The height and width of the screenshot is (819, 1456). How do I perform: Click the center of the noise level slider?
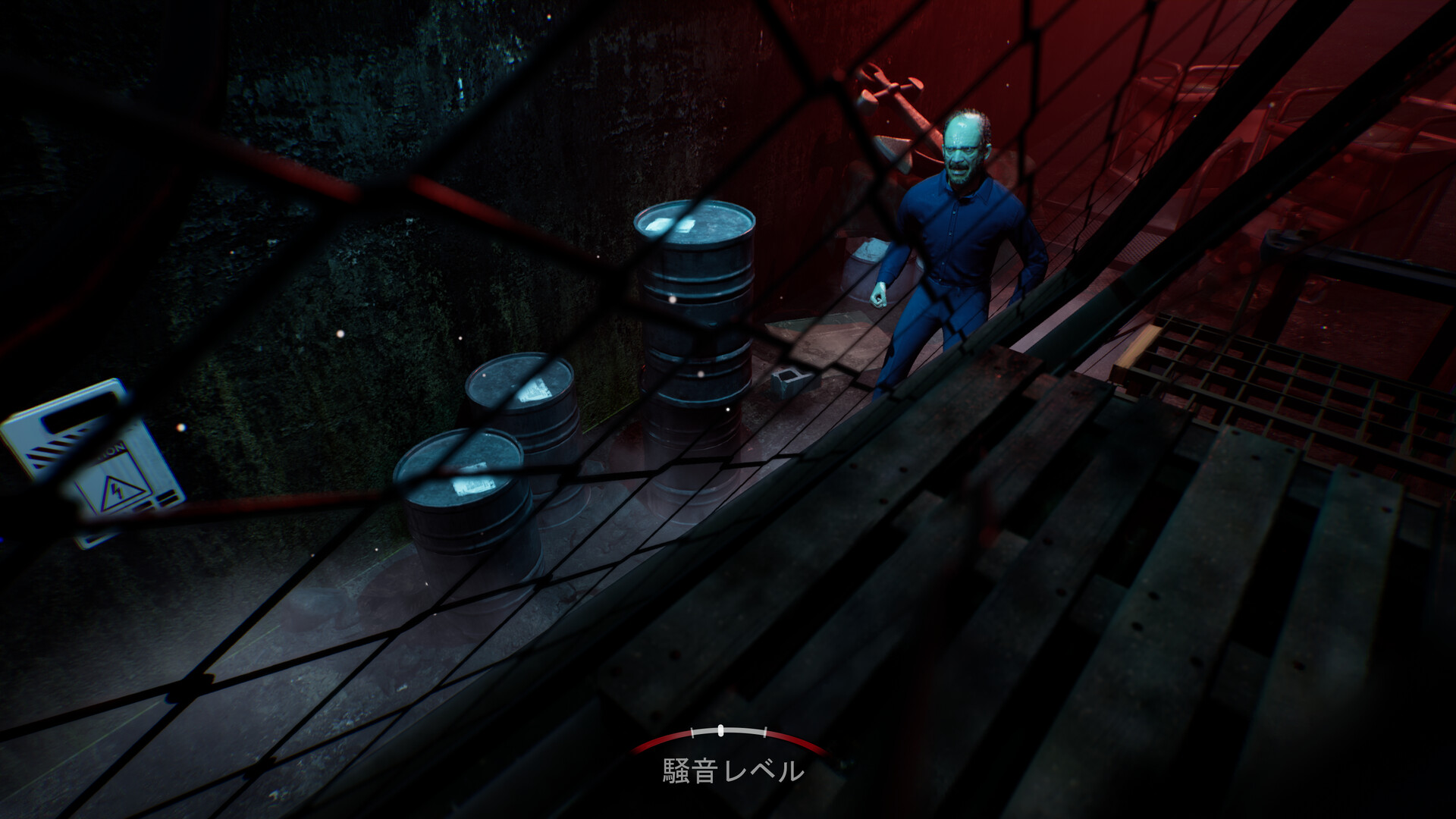click(x=720, y=730)
